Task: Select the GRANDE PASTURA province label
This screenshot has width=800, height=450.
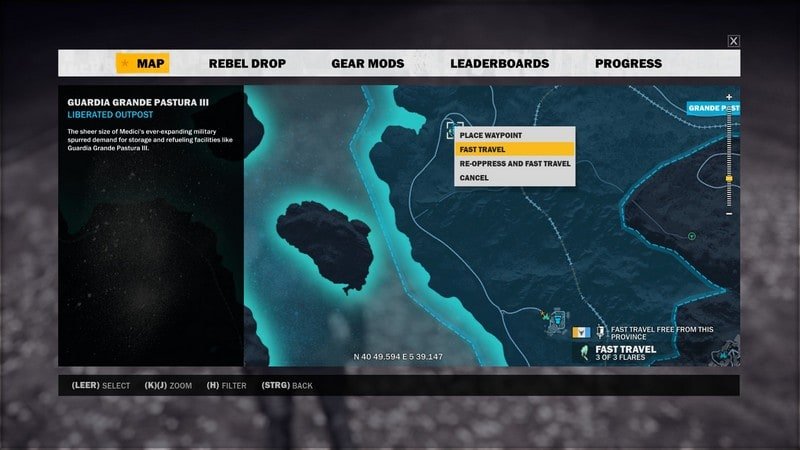Action: tap(713, 107)
